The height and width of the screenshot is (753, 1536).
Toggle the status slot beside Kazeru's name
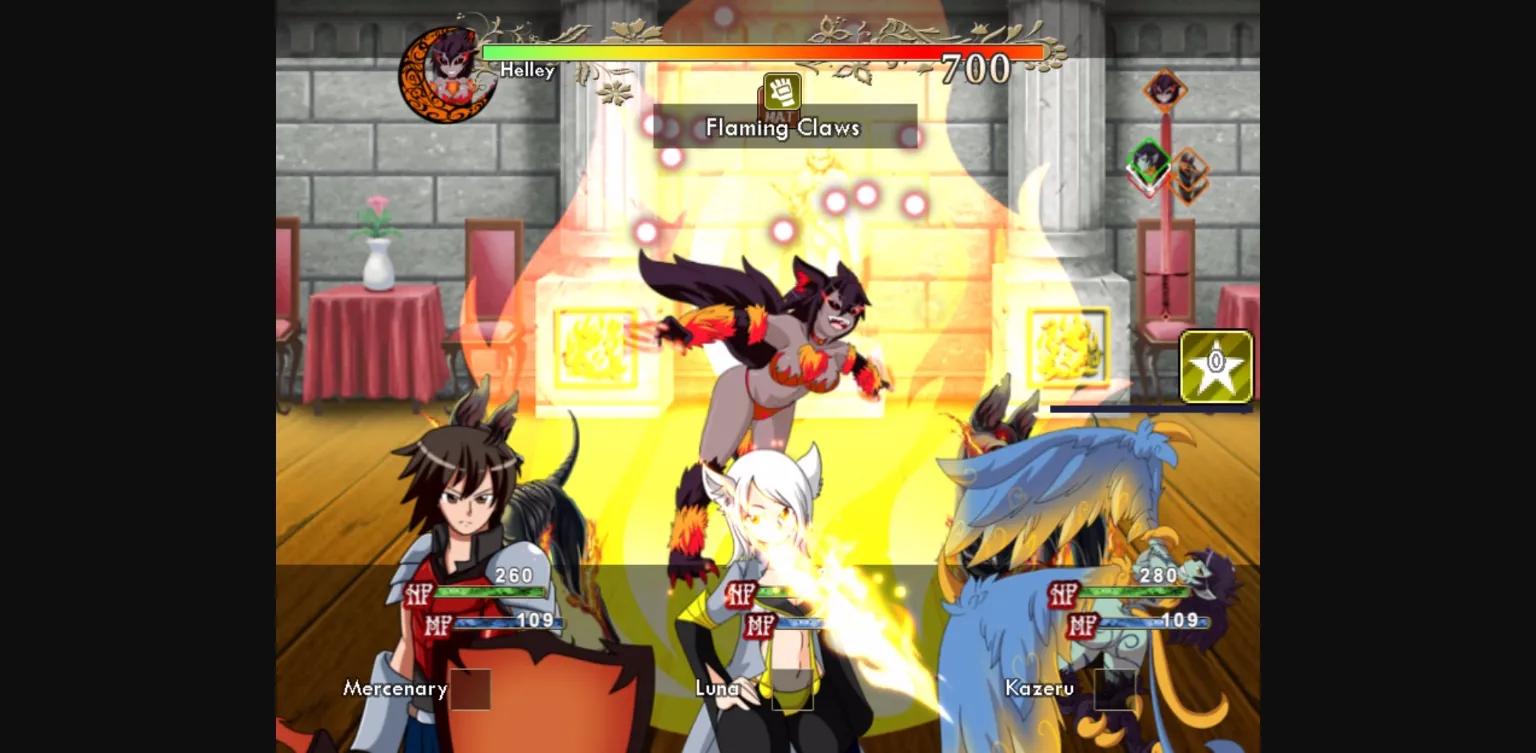1115,689
